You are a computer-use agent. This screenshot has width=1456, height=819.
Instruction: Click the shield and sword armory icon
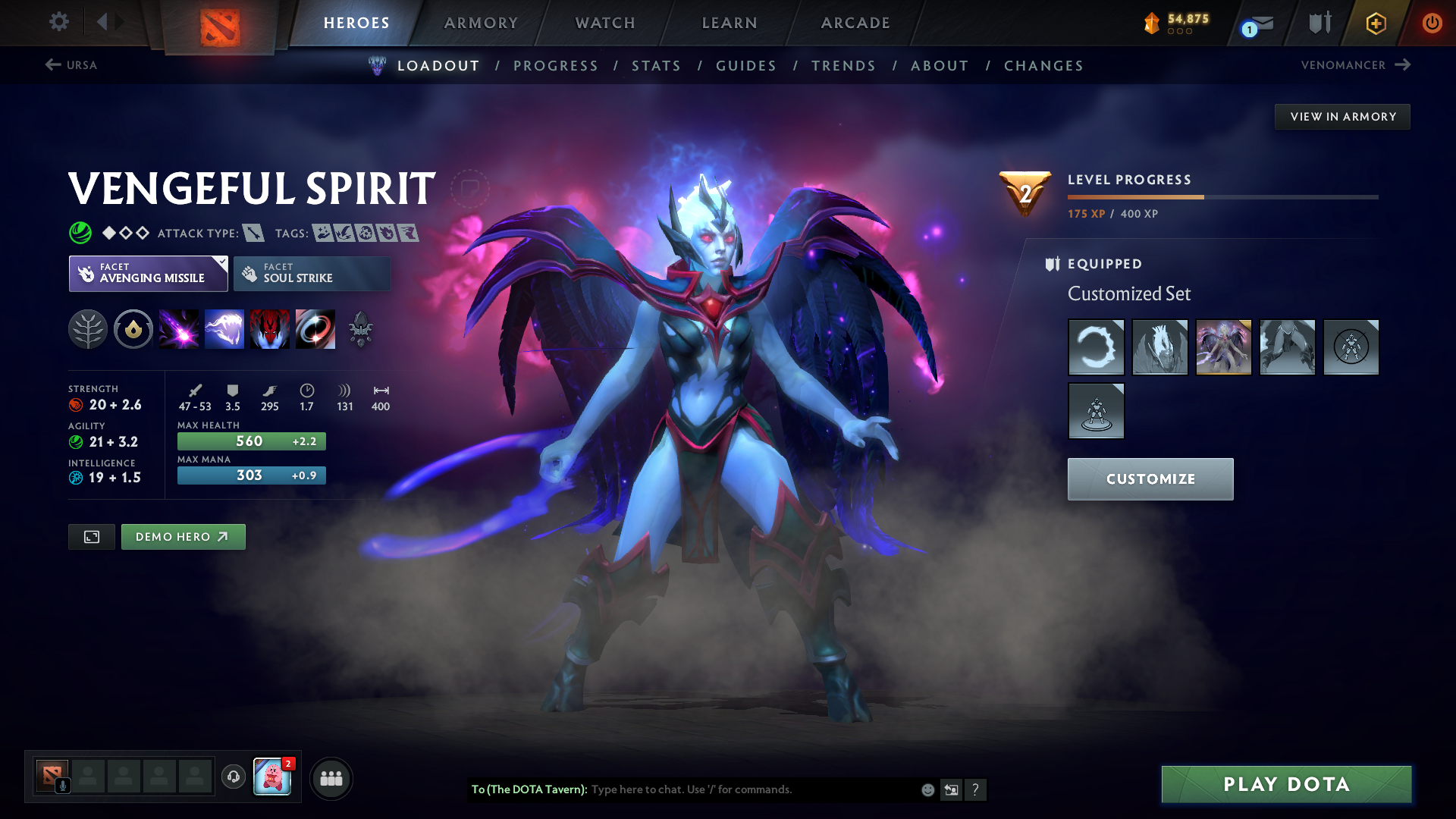(x=1318, y=23)
